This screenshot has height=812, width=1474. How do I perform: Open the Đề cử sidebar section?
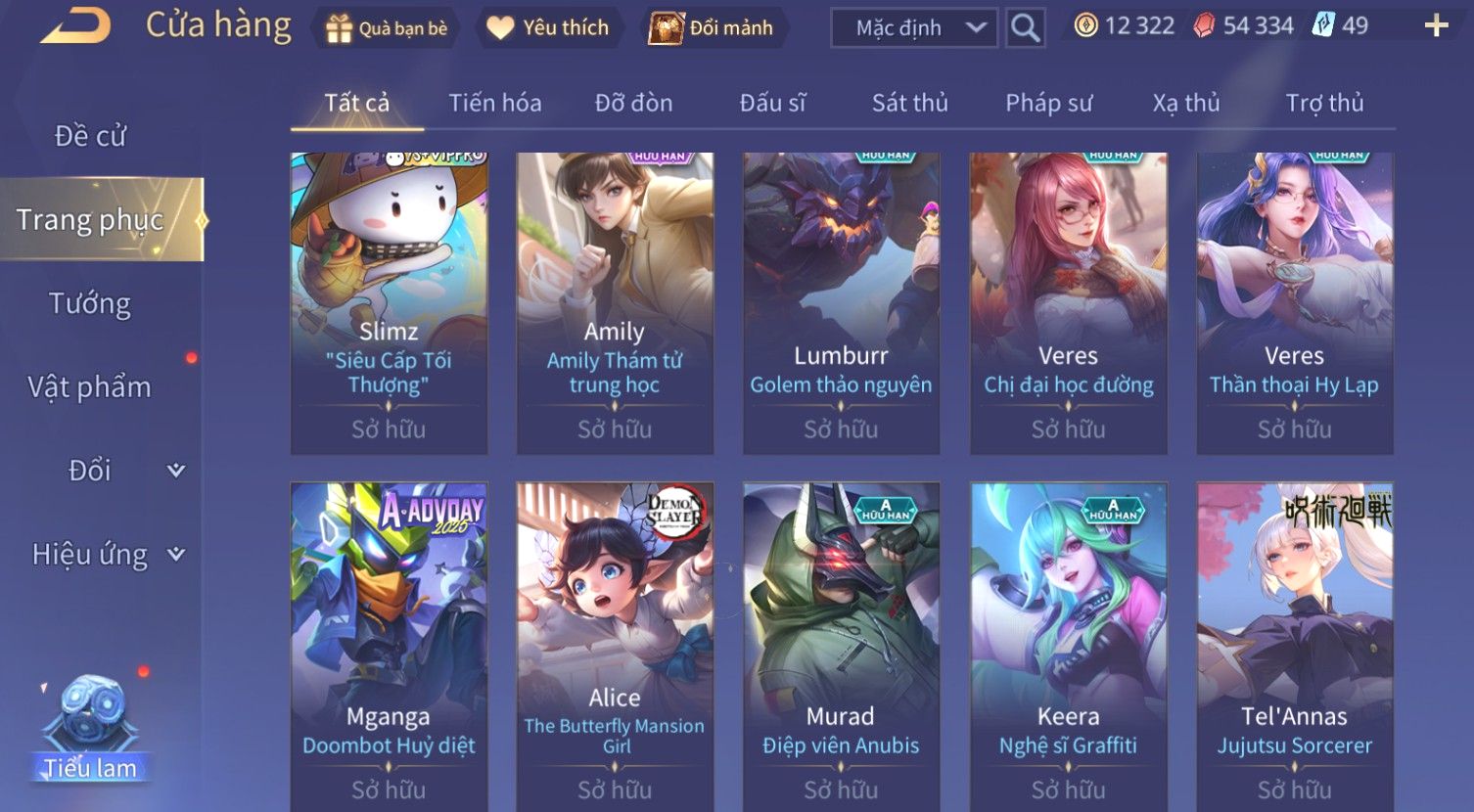pyautogui.click(x=90, y=136)
